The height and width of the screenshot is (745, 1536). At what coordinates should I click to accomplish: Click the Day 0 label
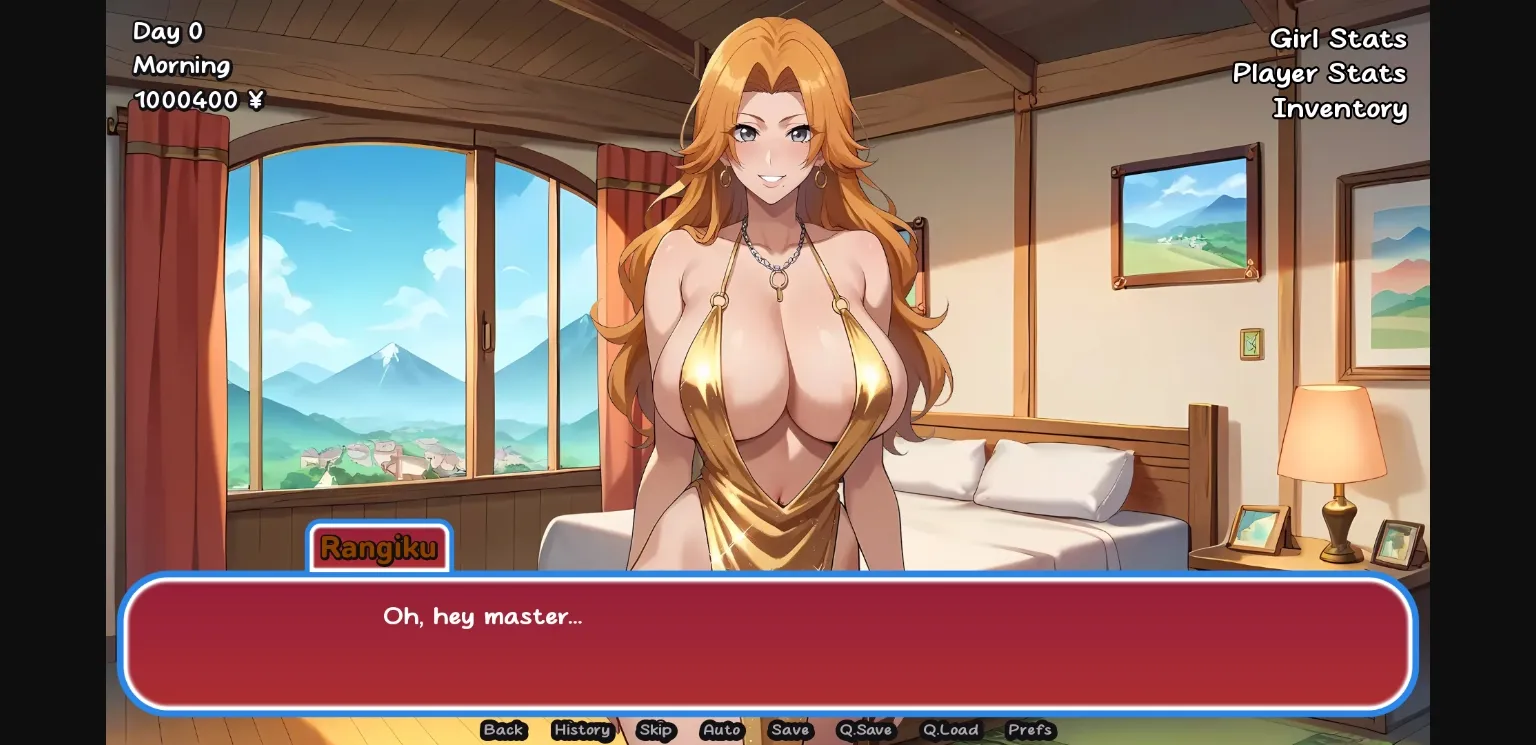pyautogui.click(x=167, y=32)
